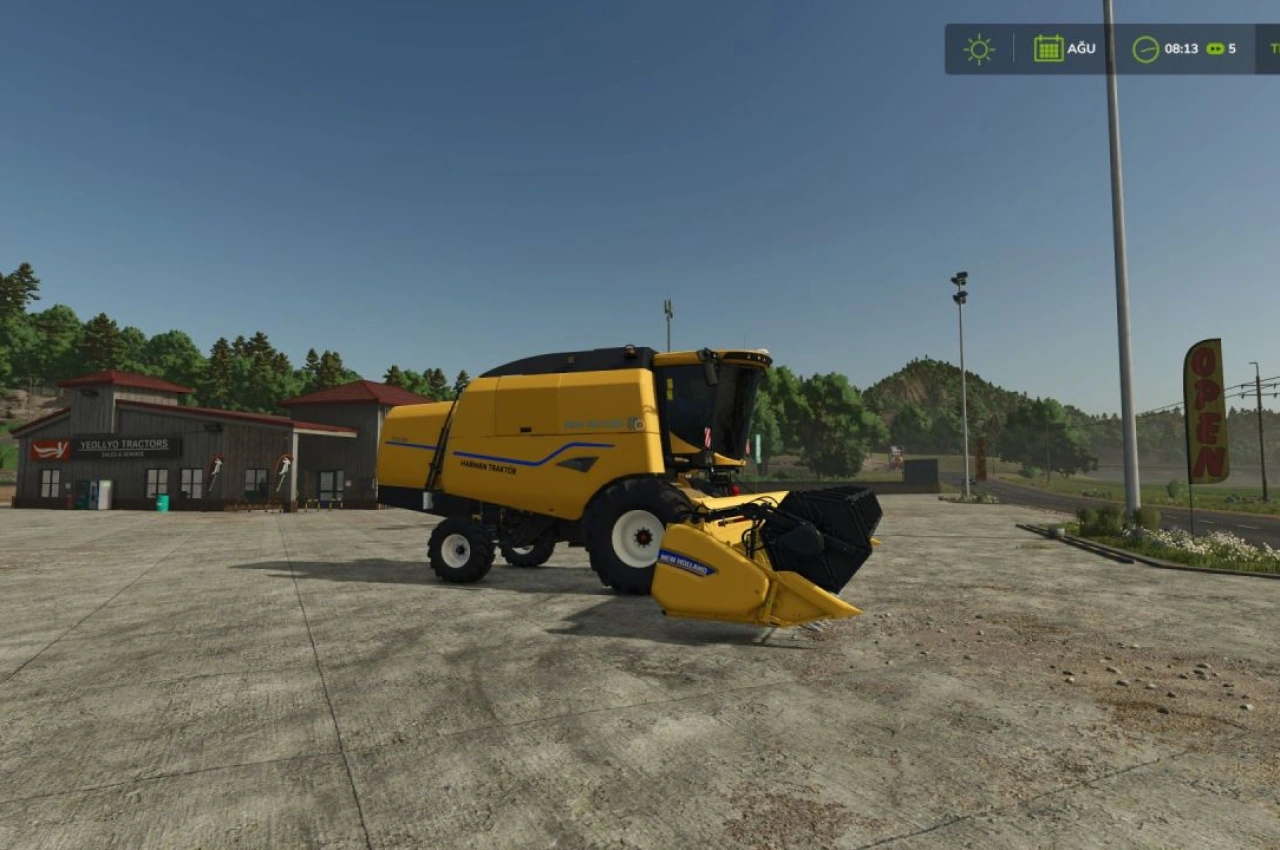This screenshot has width=1280, height=850.
Task: Click the red Yeollyo logo on the dealership
Action: pos(50,448)
